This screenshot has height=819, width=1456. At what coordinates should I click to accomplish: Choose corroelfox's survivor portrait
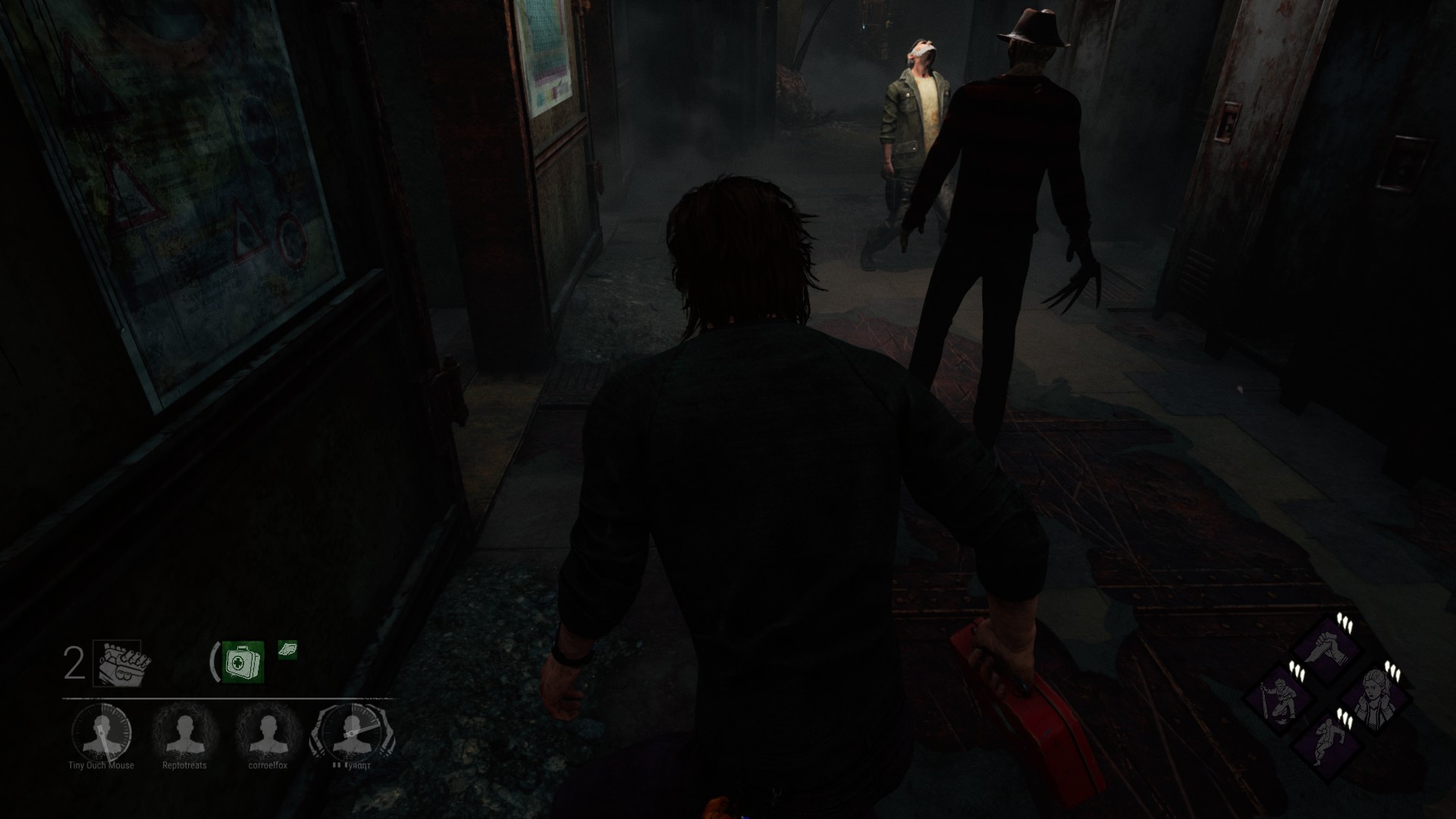coord(268,733)
